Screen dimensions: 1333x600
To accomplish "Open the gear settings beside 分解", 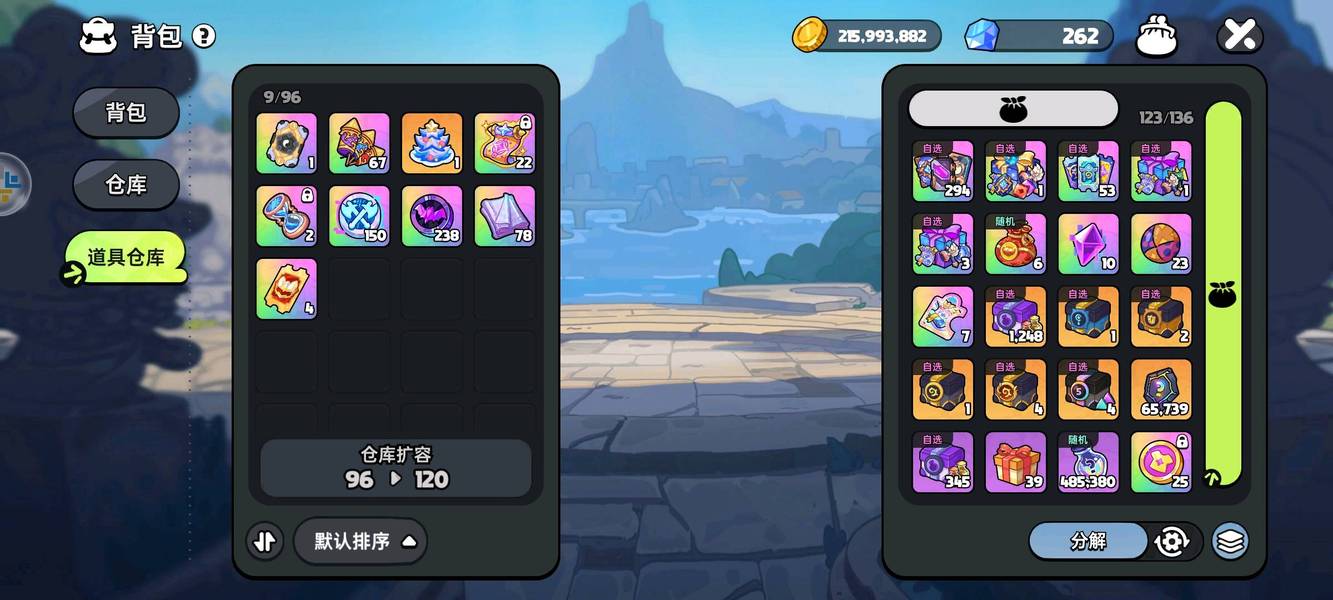I will 1171,541.
